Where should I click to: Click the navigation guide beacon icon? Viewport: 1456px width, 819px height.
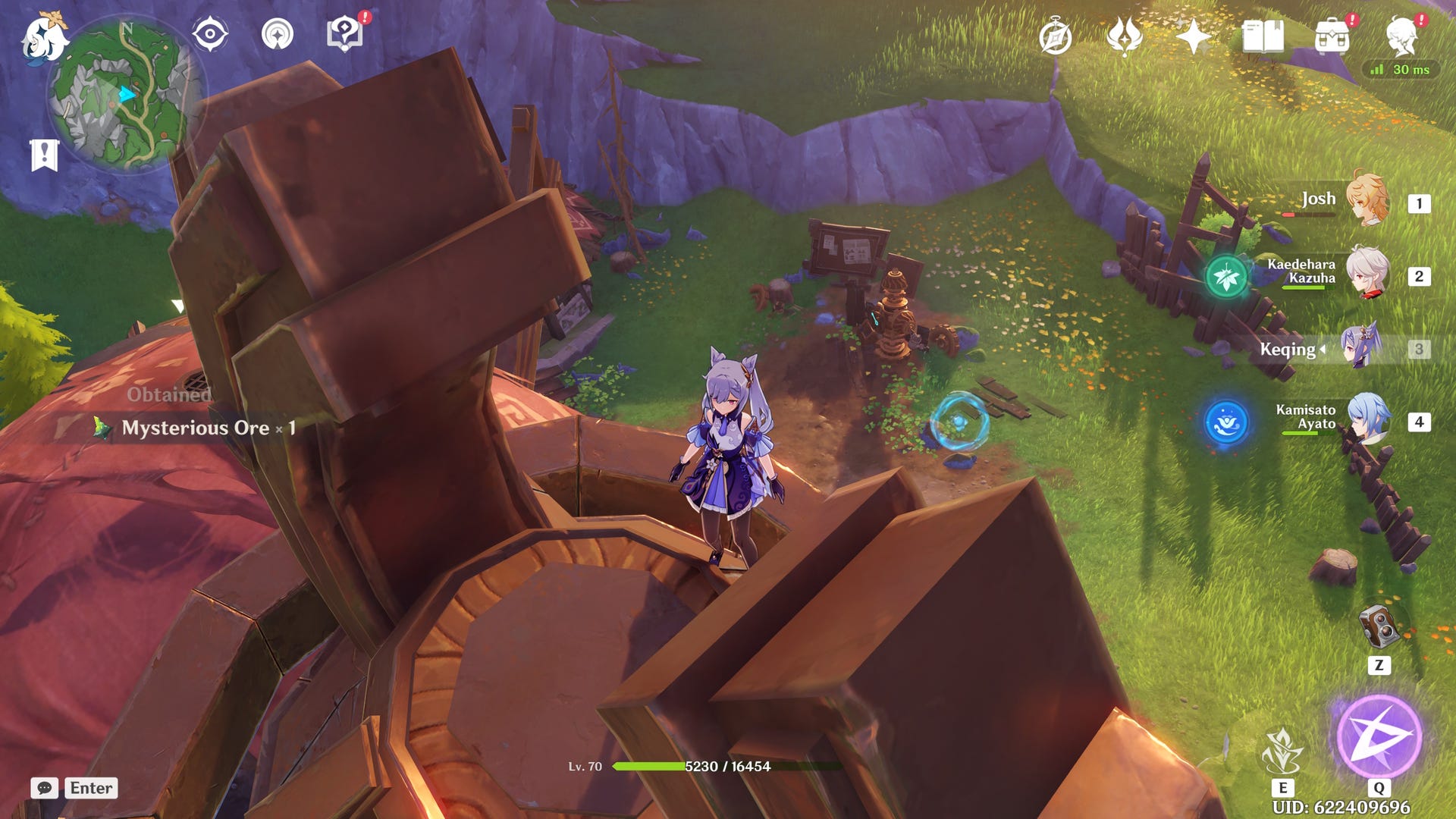[278, 33]
